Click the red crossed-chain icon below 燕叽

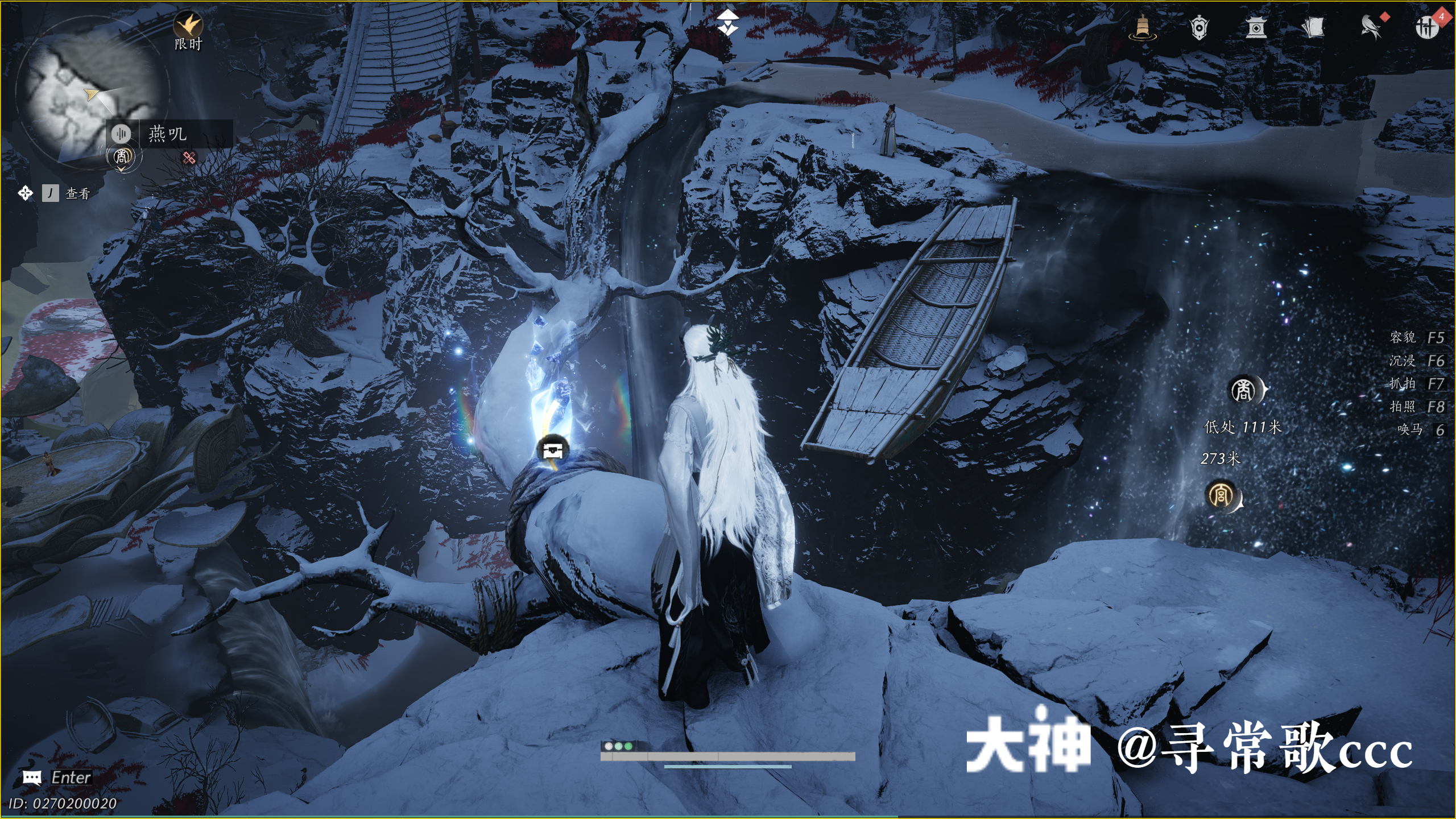[189, 158]
